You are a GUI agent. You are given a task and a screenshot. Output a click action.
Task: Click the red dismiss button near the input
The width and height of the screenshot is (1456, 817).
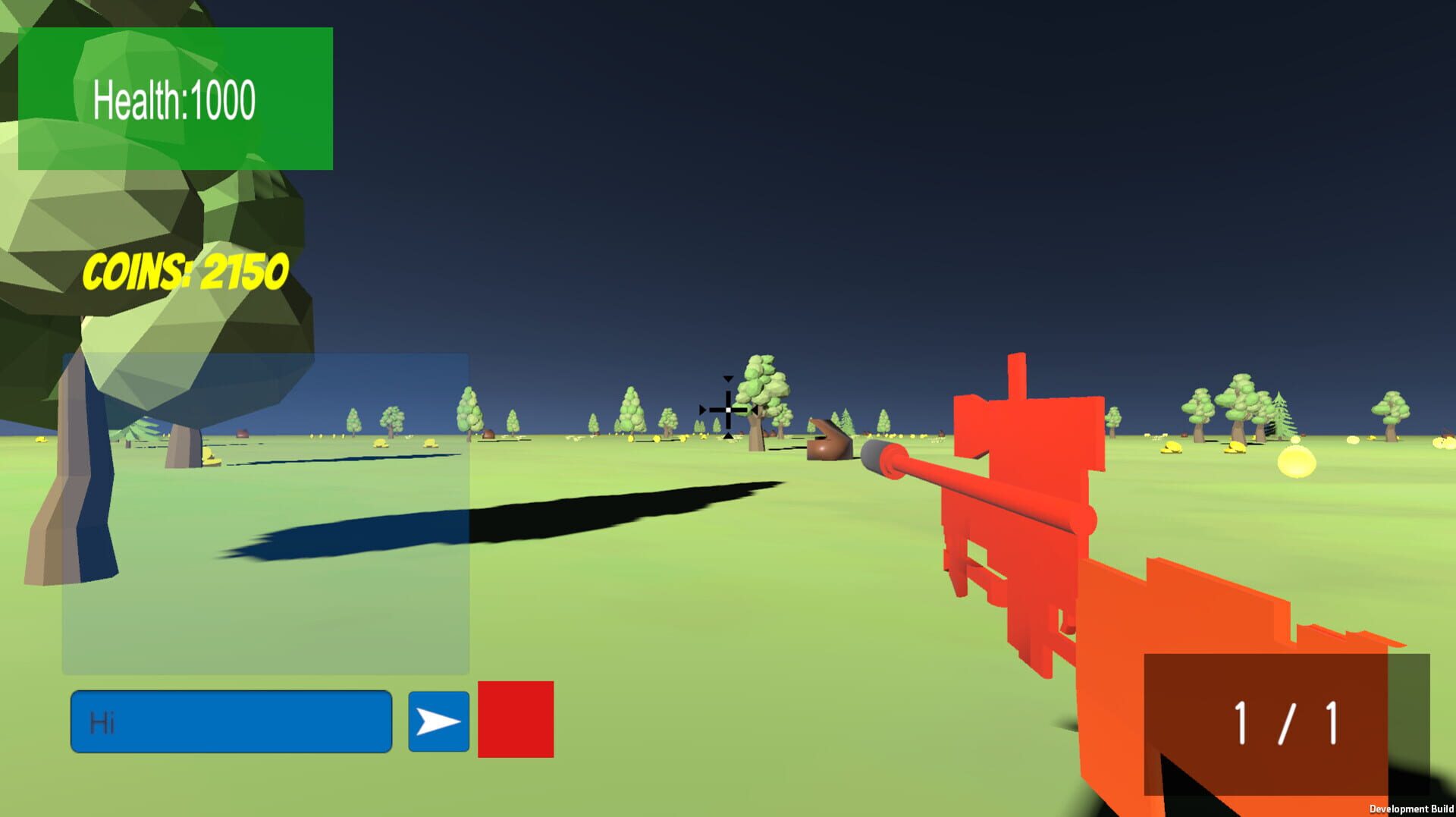[514, 717]
